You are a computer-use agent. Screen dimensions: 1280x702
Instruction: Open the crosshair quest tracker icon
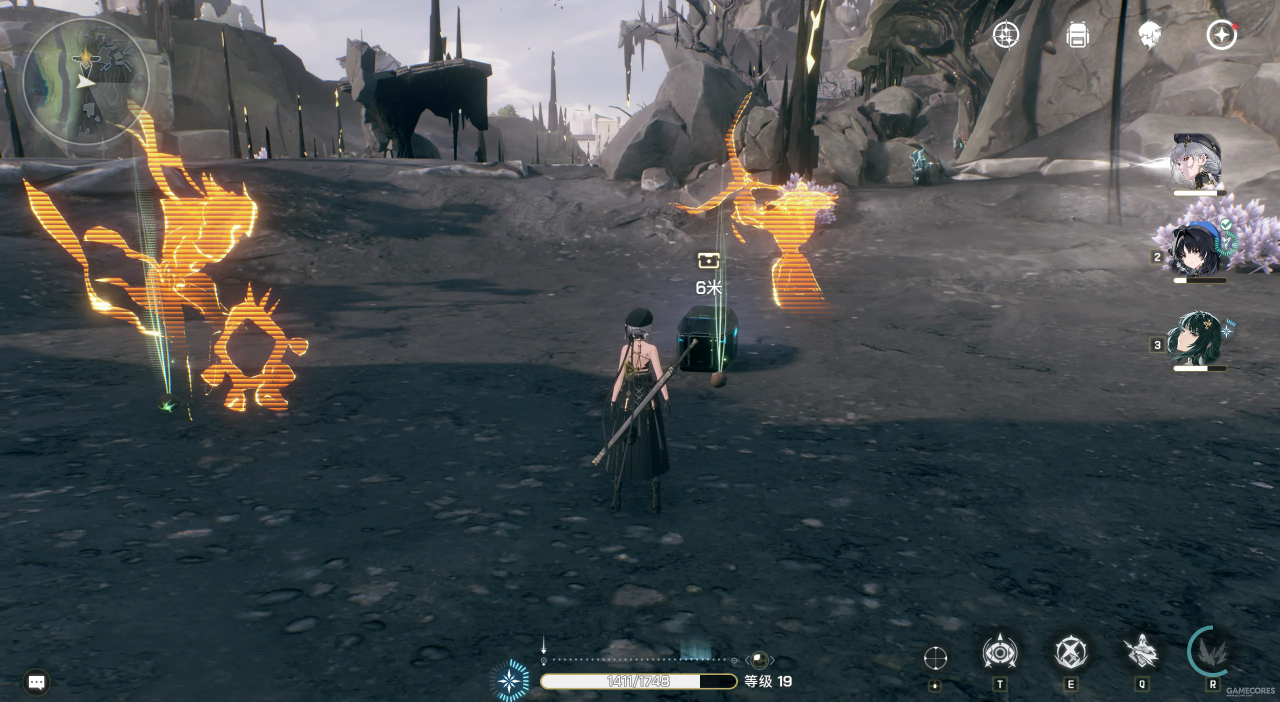coord(1005,35)
